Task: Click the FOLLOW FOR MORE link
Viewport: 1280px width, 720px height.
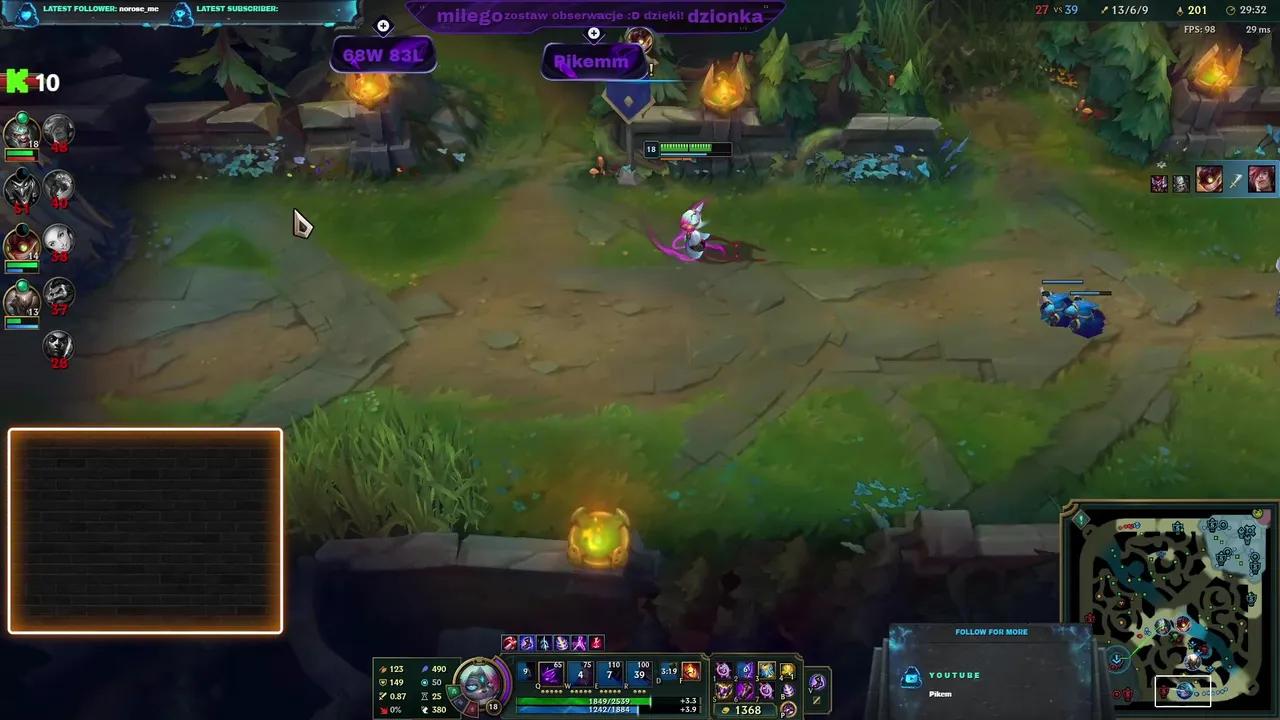Action: coord(991,631)
